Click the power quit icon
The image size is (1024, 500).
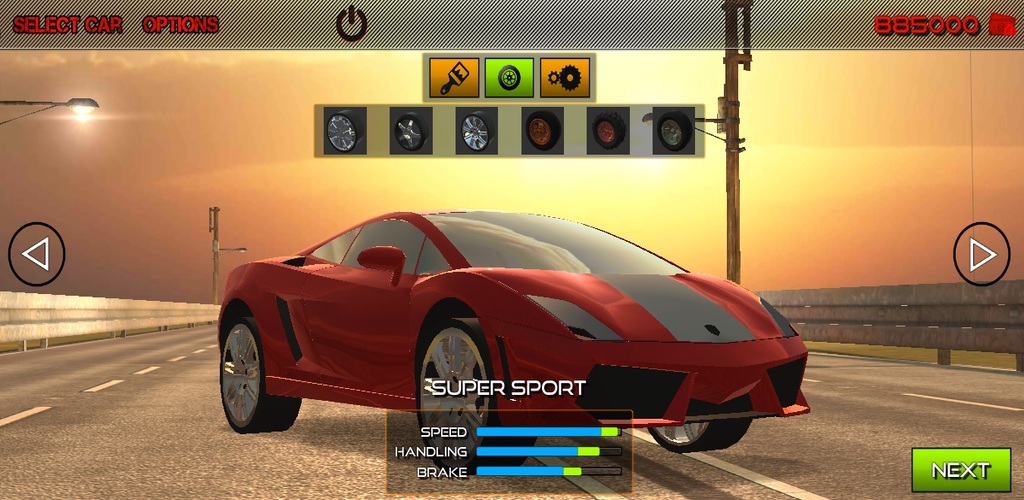point(351,23)
